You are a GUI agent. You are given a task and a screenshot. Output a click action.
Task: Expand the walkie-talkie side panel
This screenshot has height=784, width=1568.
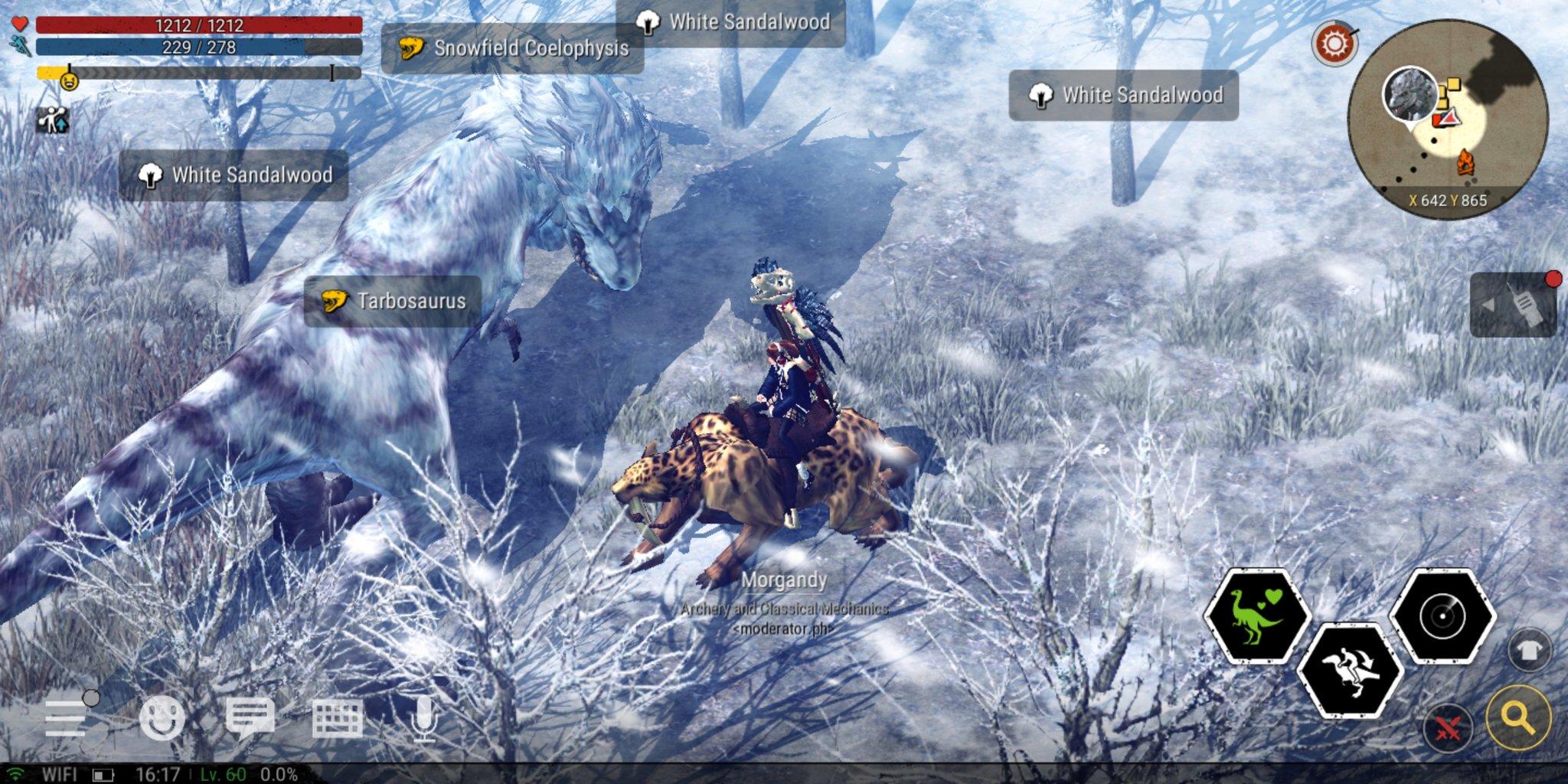[1513, 305]
